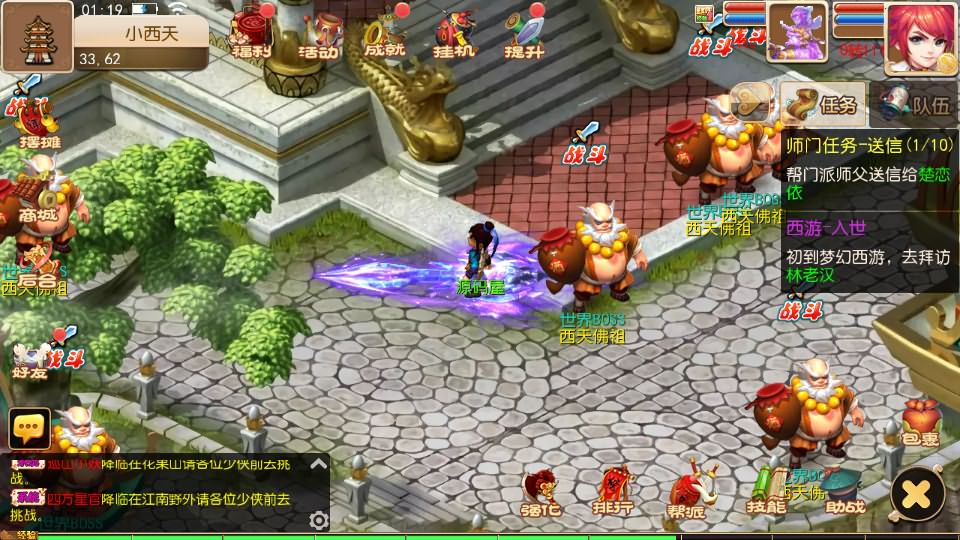Select the 西游-入世 quest entry
The height and width of the screenshot is (540, 960).
[868, 255]
